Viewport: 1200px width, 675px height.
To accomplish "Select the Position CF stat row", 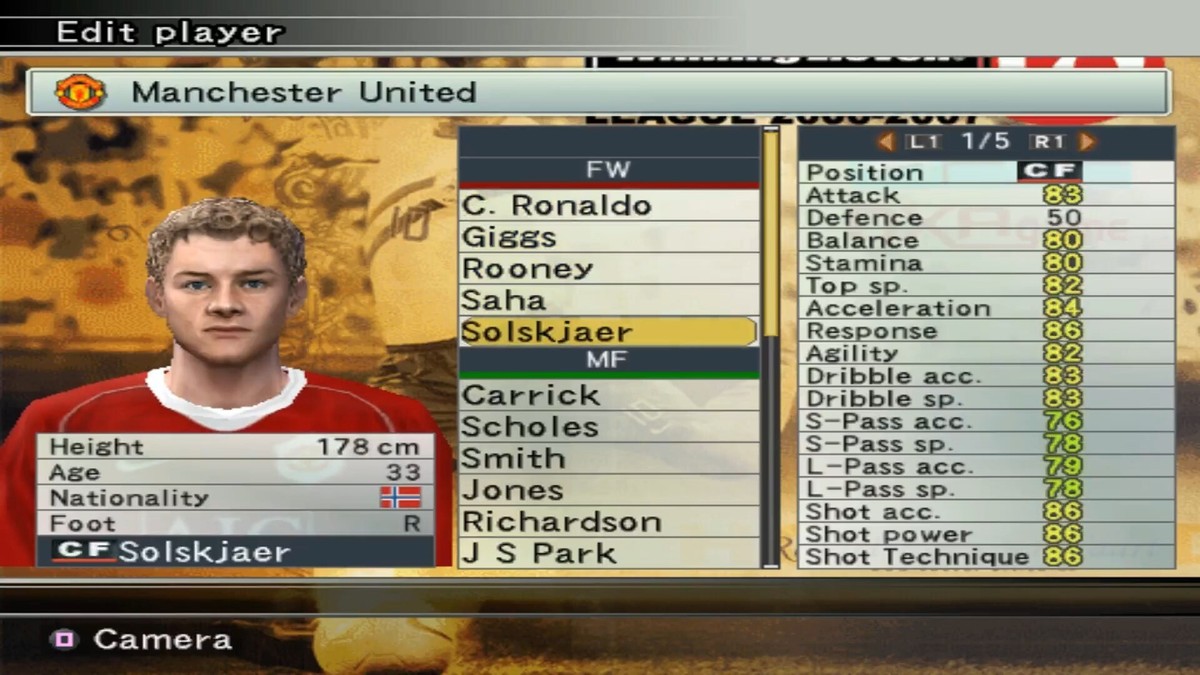I will point(985,172).
